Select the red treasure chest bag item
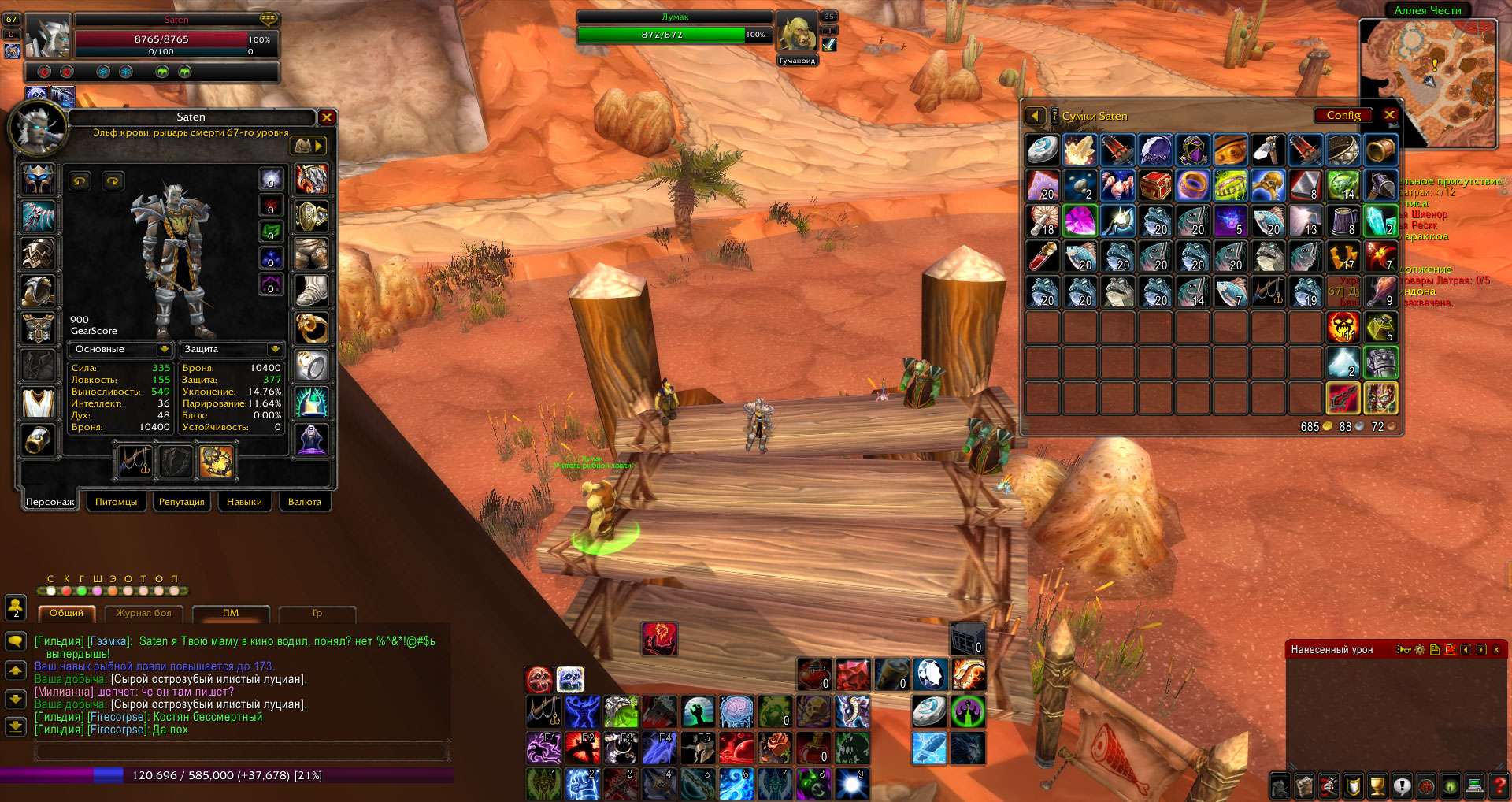 [x=1154, y=186]
